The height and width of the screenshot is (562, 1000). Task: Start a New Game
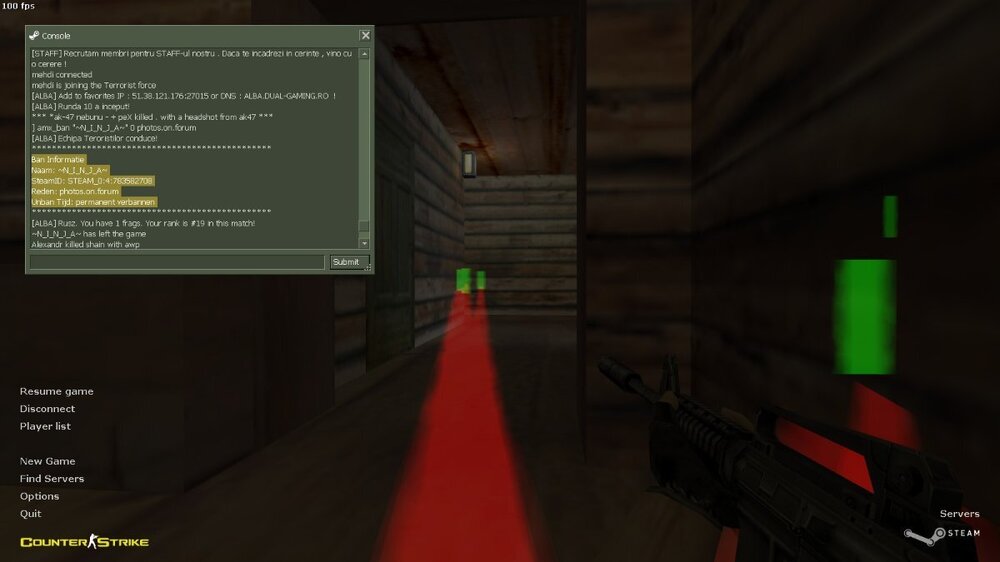47,461
